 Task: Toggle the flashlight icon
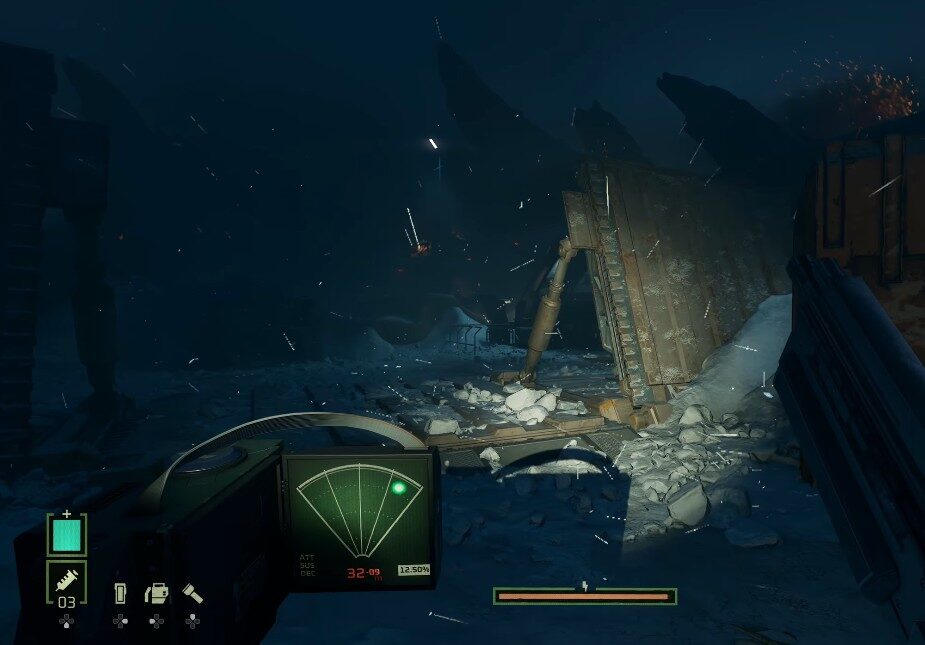pyautogui.click(x=192, y=594)
